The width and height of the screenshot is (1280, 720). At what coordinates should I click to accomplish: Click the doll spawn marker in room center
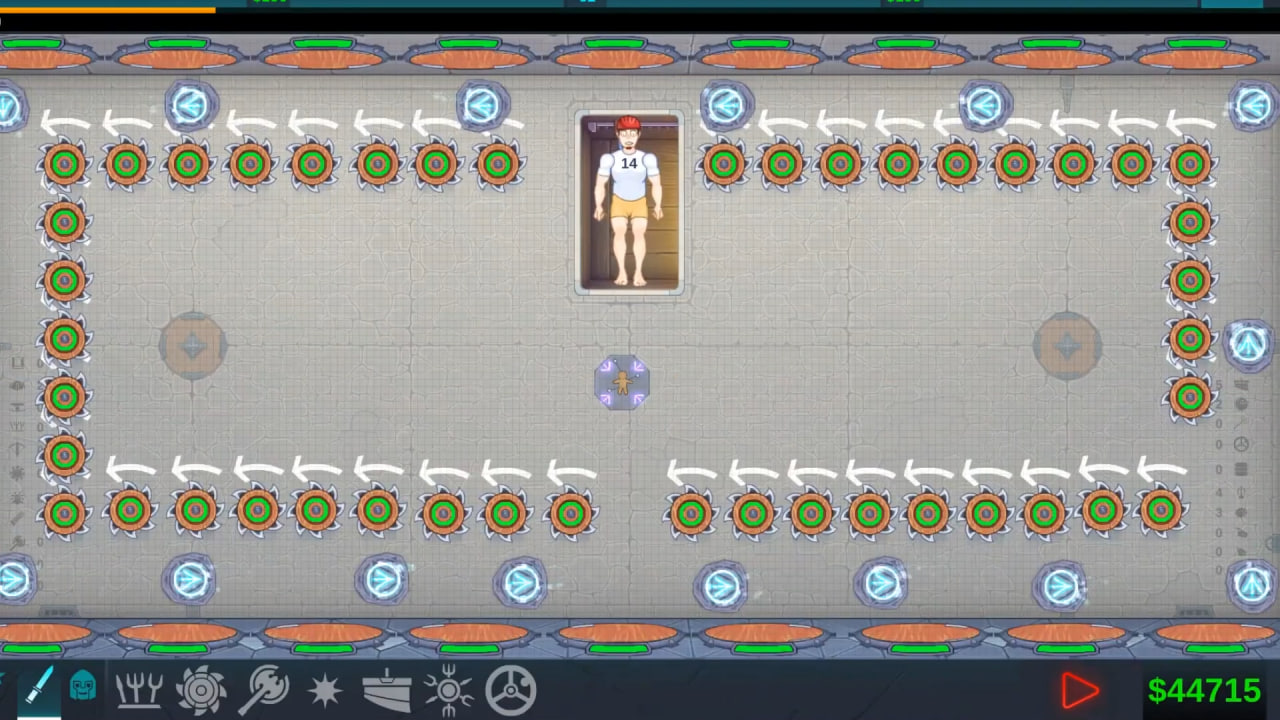pyautogui.click(x=622, y=381)
